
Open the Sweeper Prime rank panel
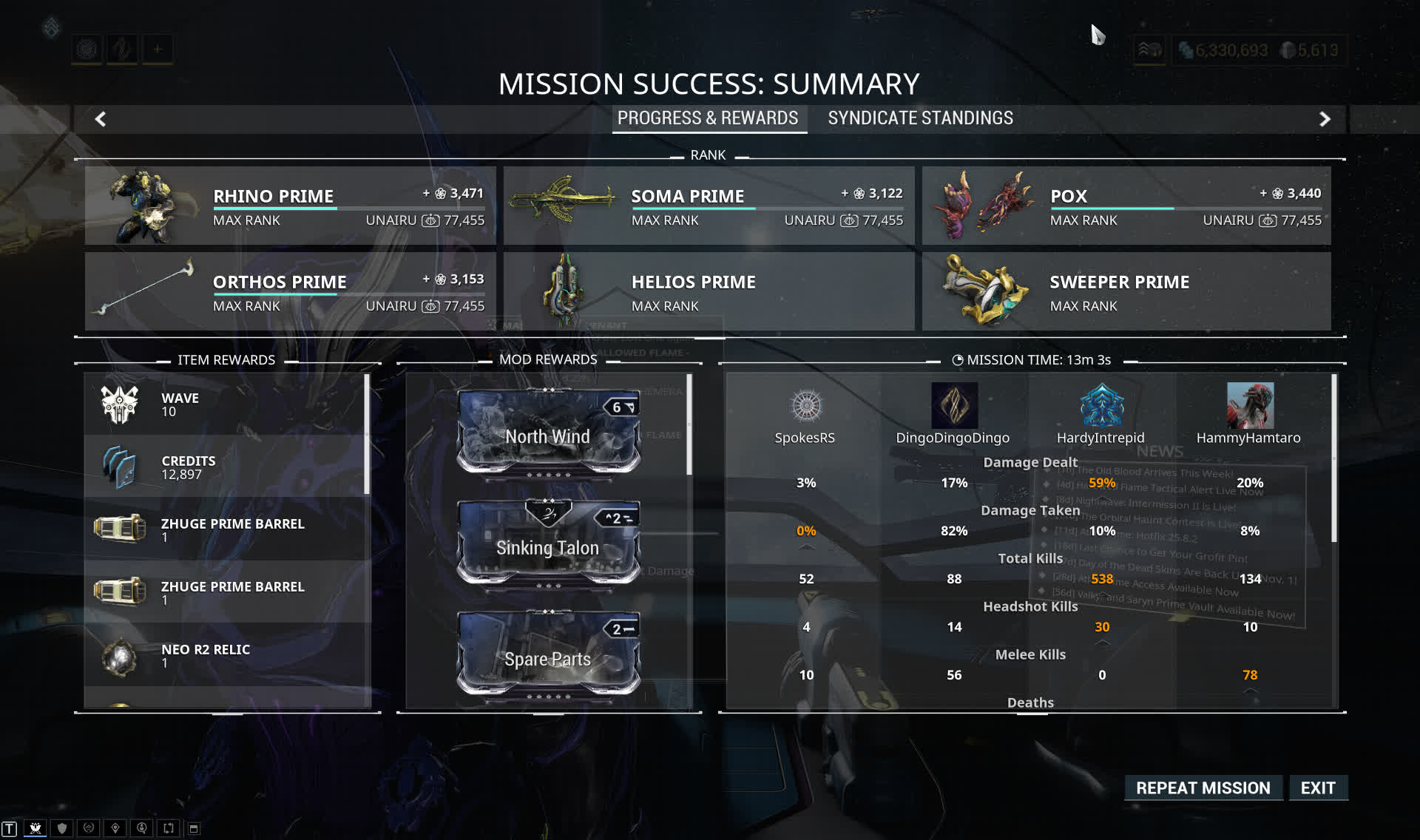coord(1126,291)
